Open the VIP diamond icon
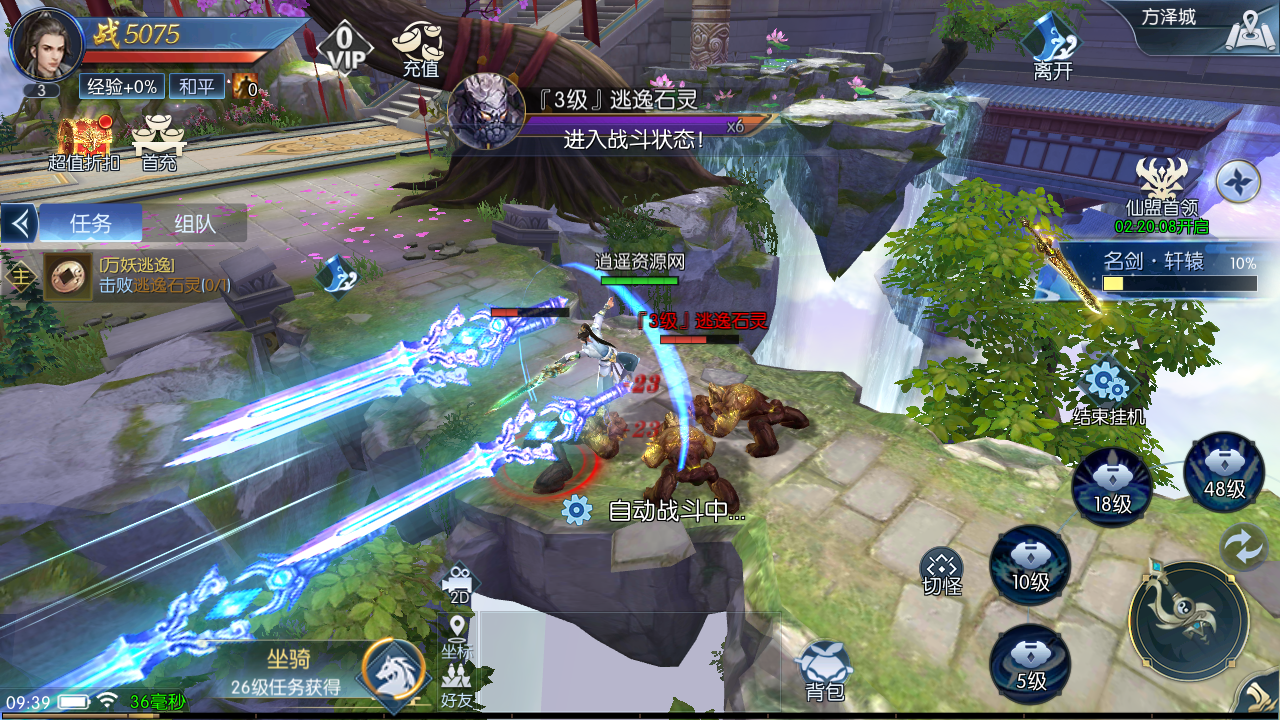The image size is (1280, 720). click(x=344, y=46)
